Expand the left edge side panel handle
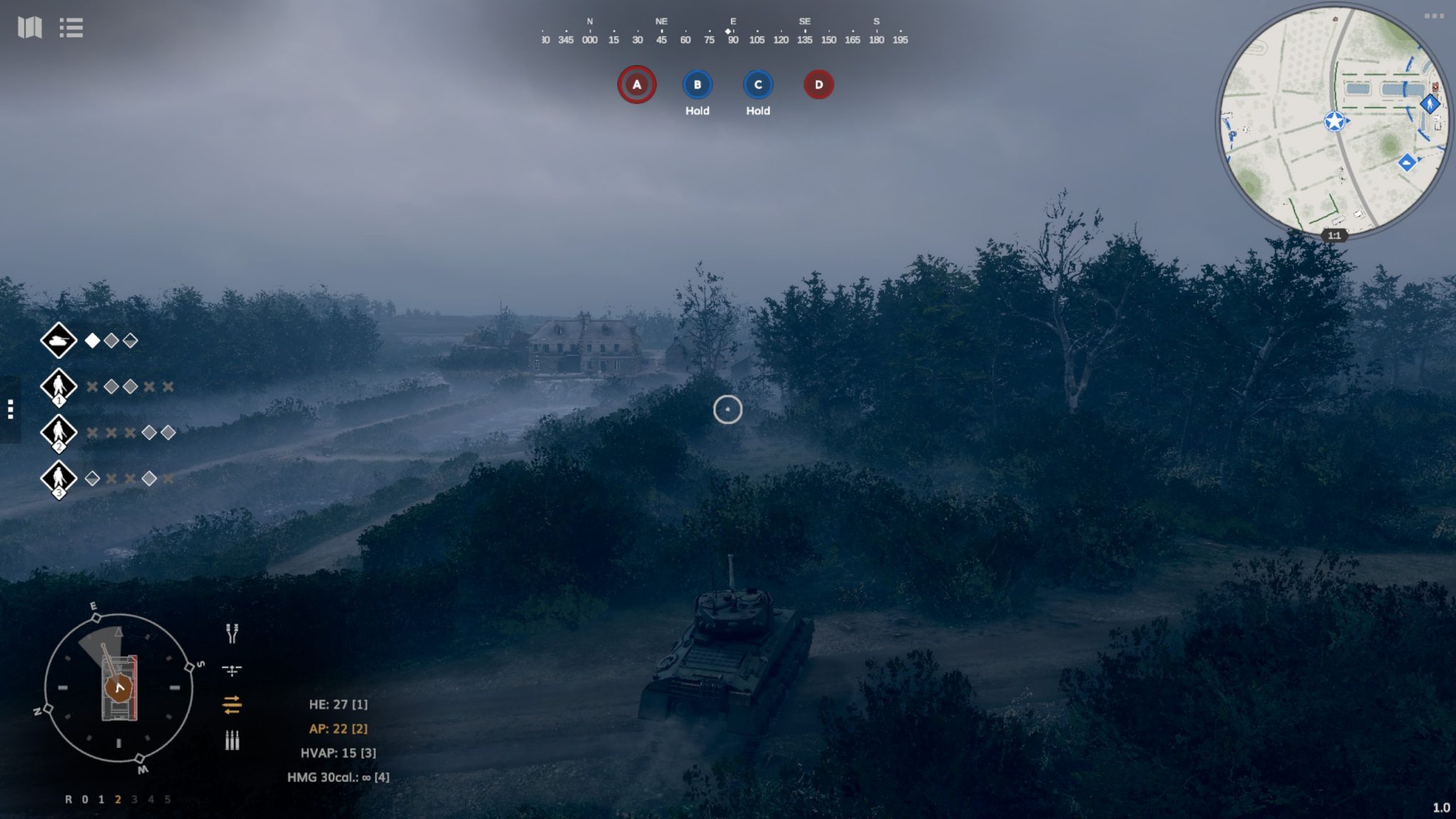 point(10,409)
